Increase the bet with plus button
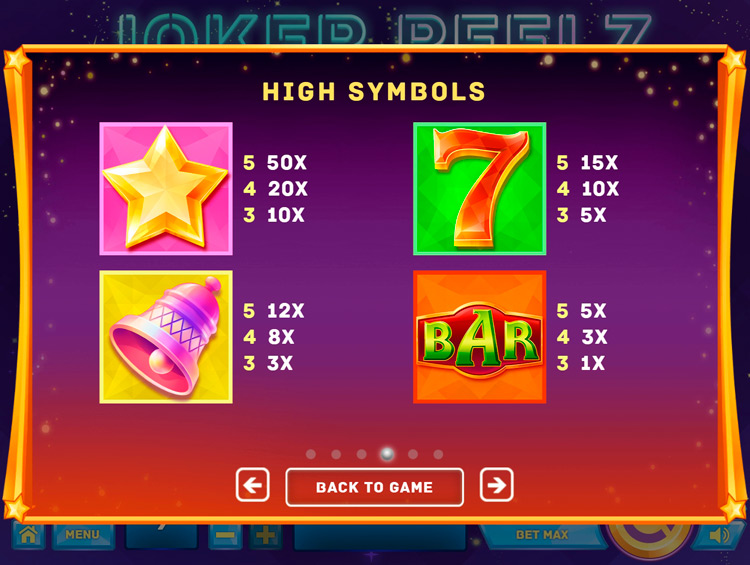The width and height of the screenshot is (750, 565). coord(266,537)
